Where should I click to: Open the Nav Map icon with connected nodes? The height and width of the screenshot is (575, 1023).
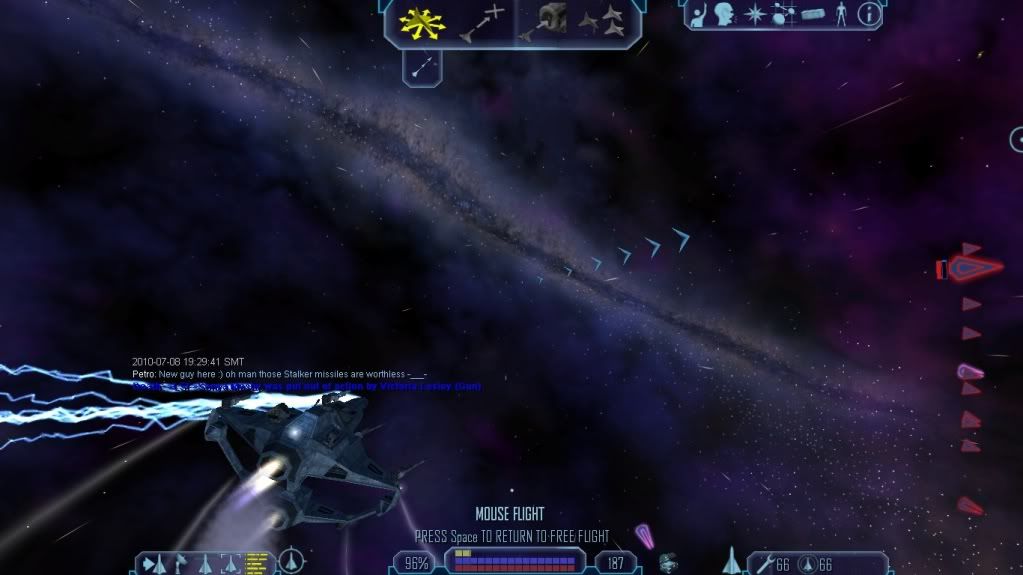781,14
